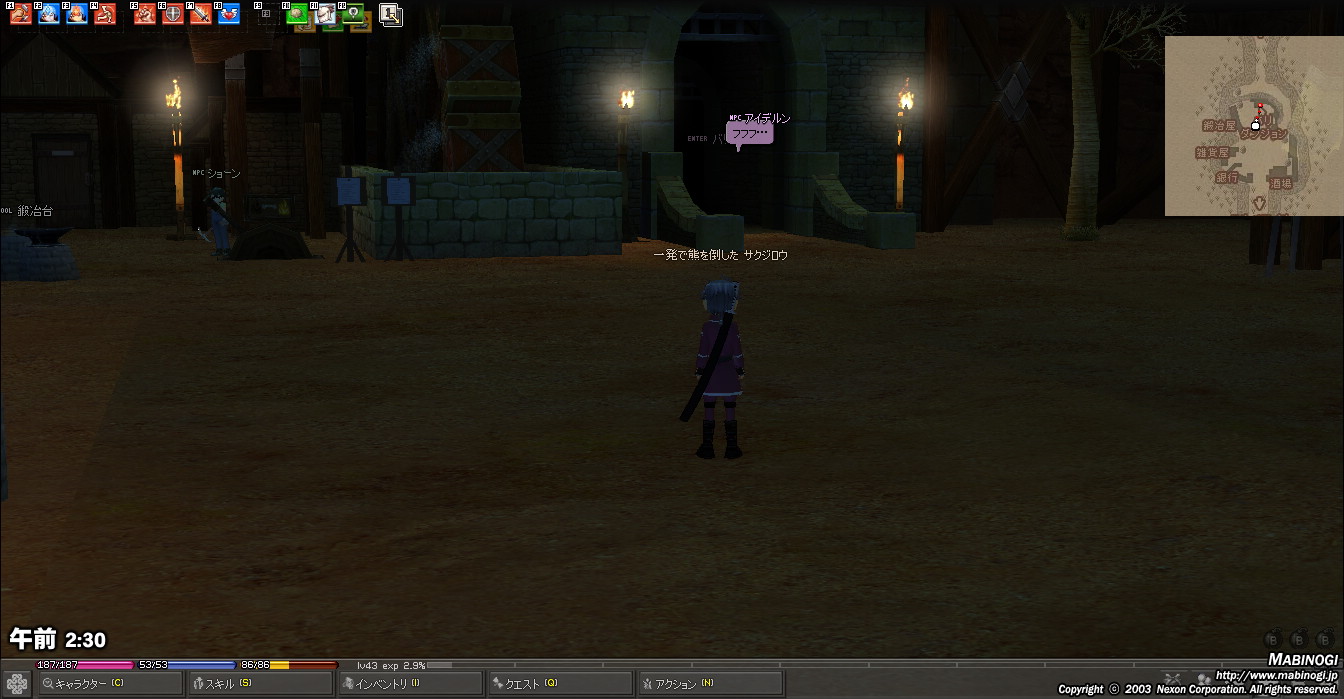Activate the green F12 hotkey icon
The width and height of the screenshot is (1344, 699).
tap(352, 14)
